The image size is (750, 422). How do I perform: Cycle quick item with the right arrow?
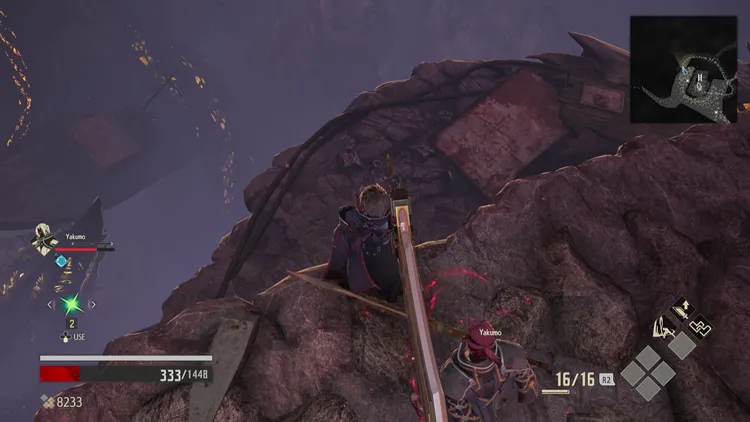pos(92,304)
